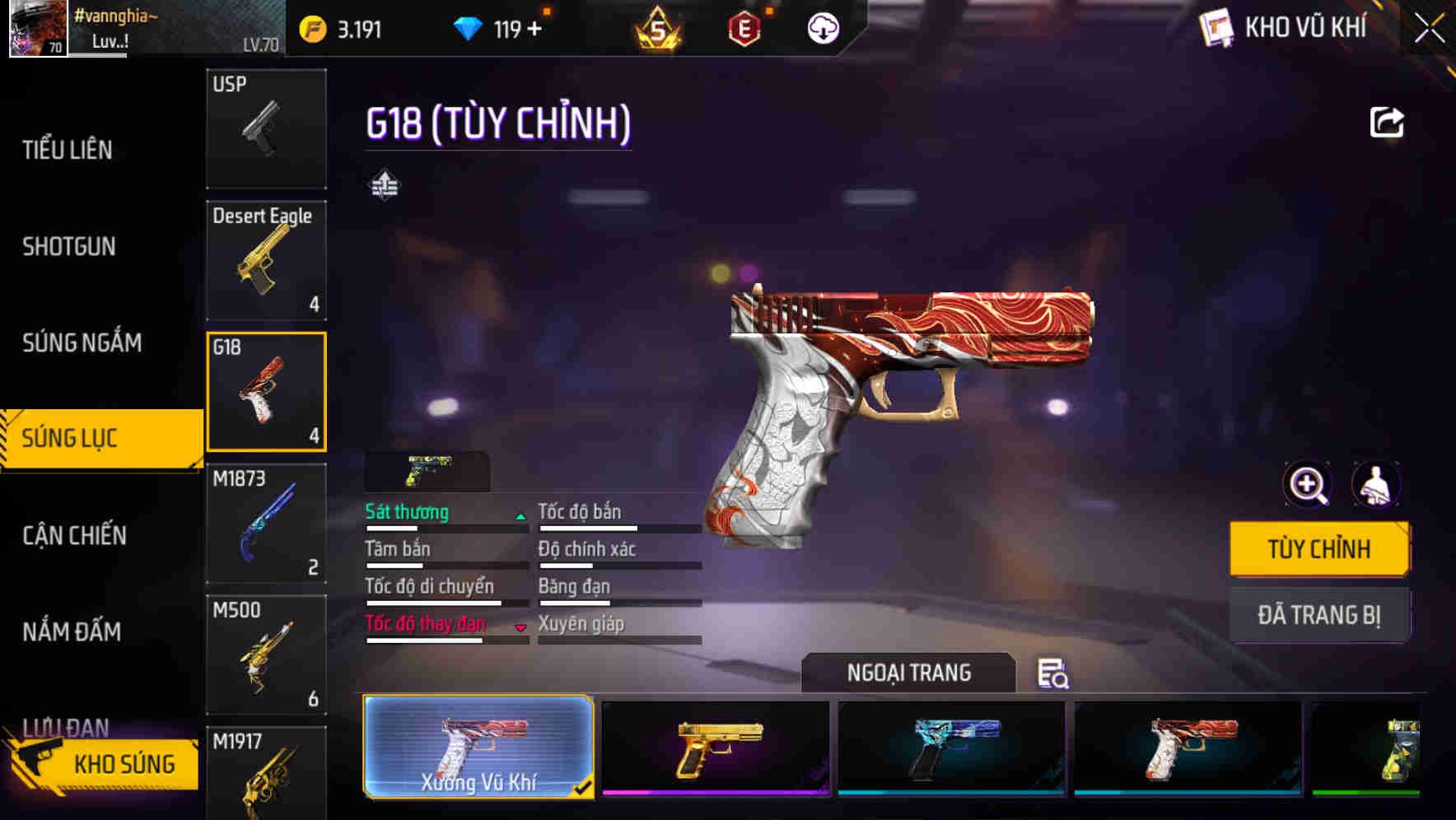Viewport: 1456px width, 820px height.
Task: Open the NGOẠI TRANG tab
Action: [x=908, y=672]
